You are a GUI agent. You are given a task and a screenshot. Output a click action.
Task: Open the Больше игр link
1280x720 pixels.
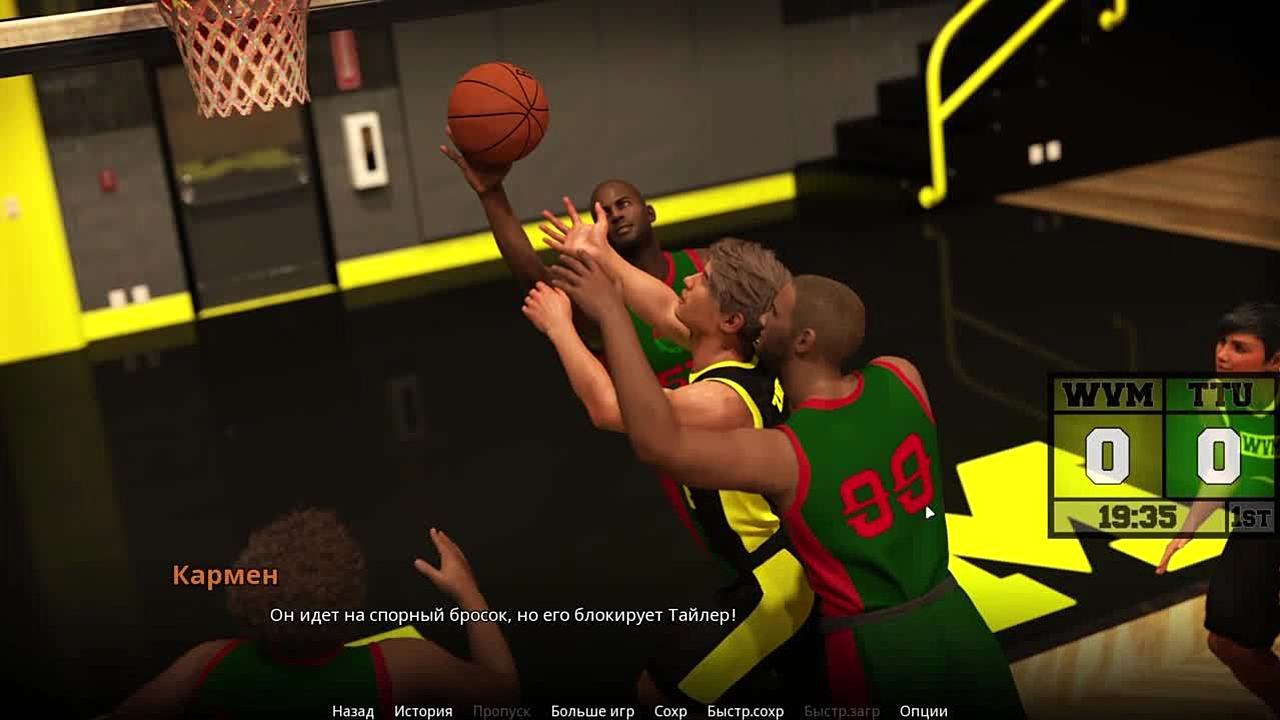(x=592, y=711)
